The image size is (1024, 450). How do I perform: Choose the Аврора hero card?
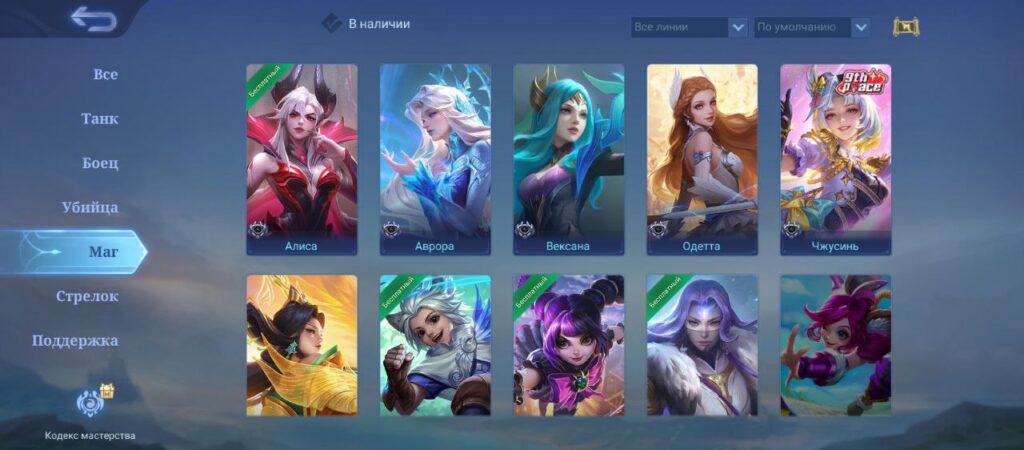point(435,159)
